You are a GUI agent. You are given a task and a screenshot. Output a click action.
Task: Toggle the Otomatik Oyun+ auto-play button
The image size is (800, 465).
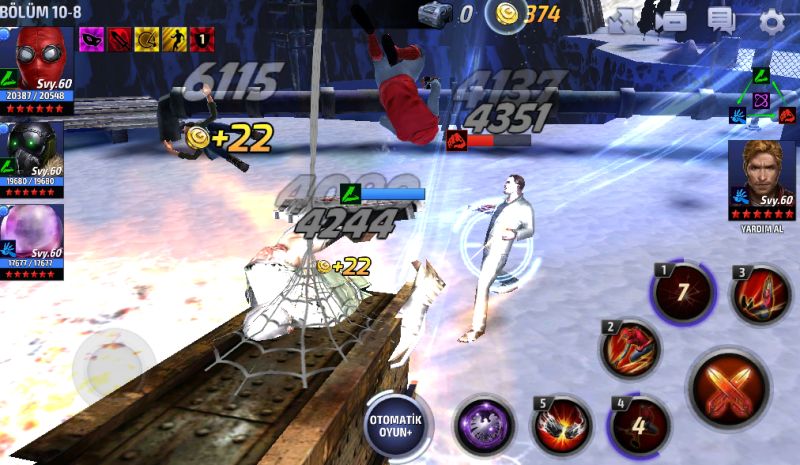(x=396, y=421)
